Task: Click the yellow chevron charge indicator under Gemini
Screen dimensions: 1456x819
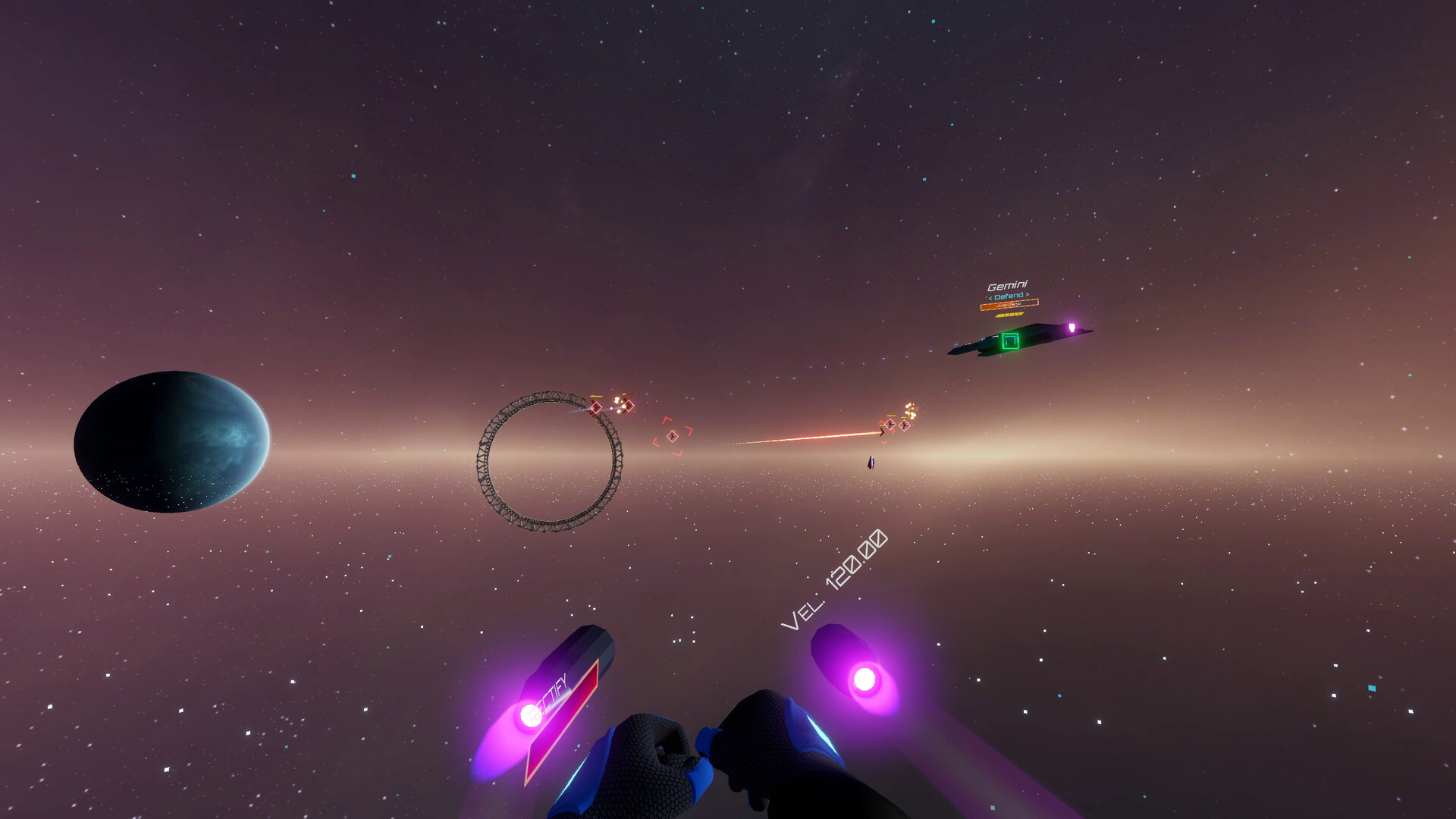Action: [1010, 315]
